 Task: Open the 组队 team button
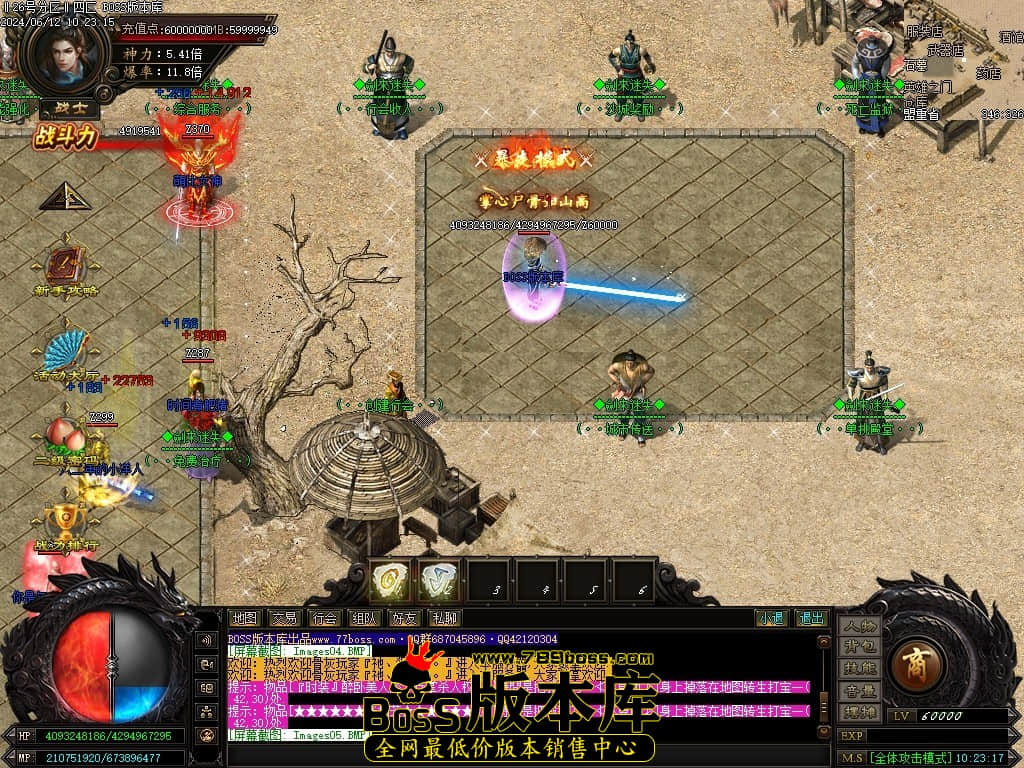tap(363, 618)
